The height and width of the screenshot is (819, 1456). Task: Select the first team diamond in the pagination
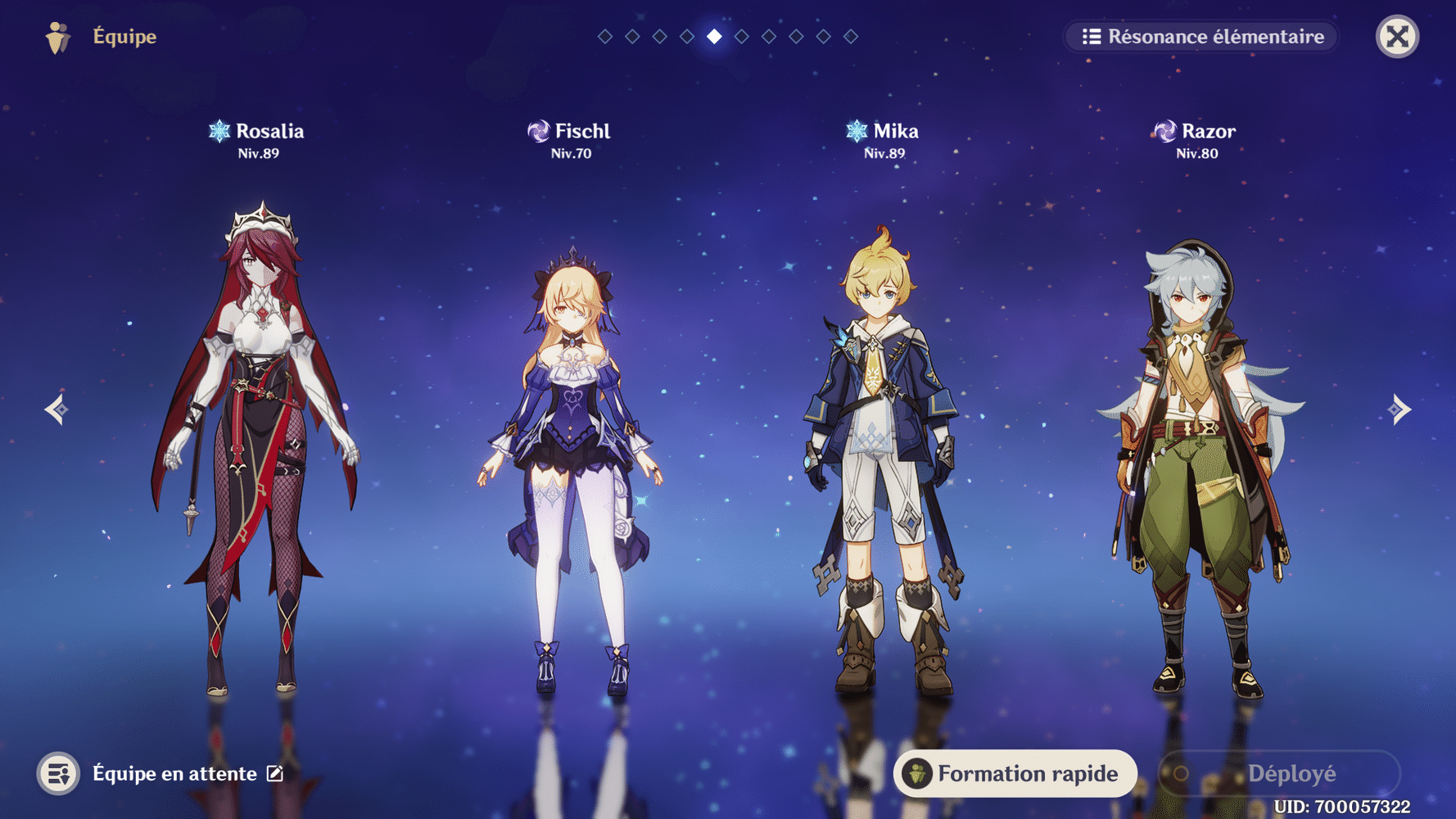[x=604, y=36]
